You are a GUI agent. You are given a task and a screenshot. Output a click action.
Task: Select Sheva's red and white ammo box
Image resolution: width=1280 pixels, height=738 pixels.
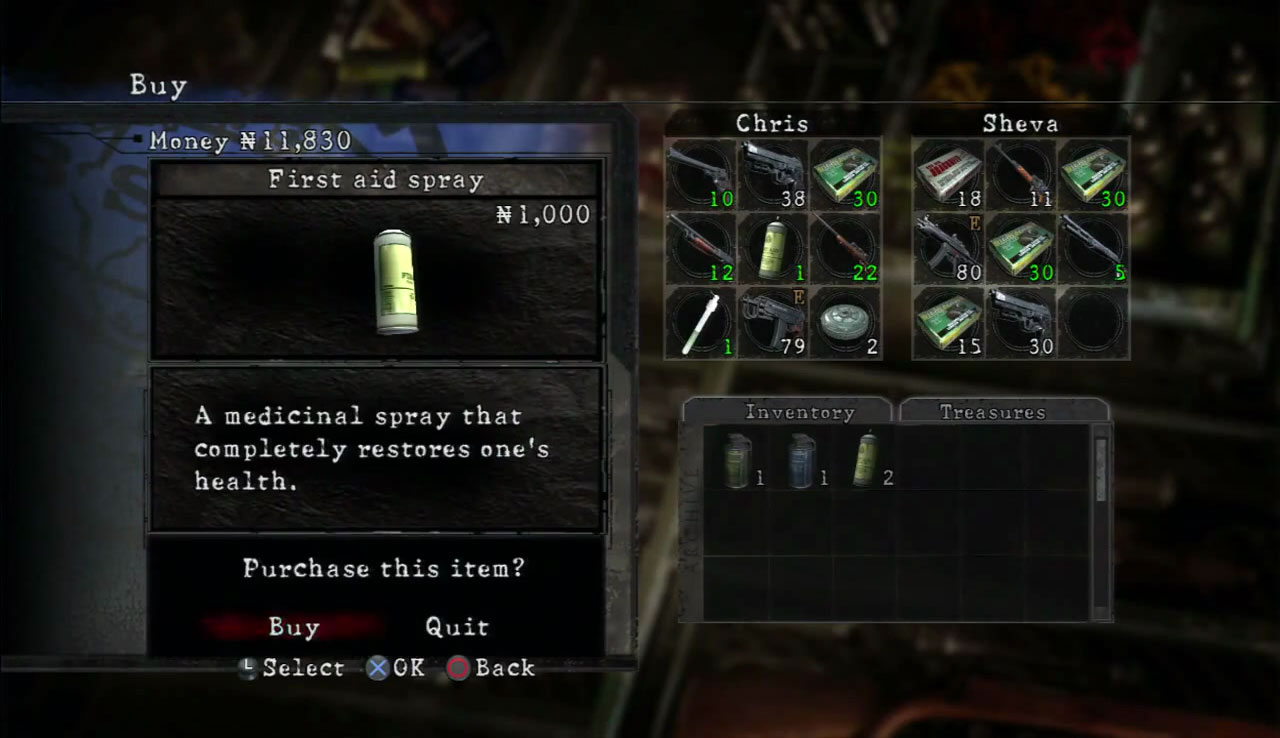[948, 173]
